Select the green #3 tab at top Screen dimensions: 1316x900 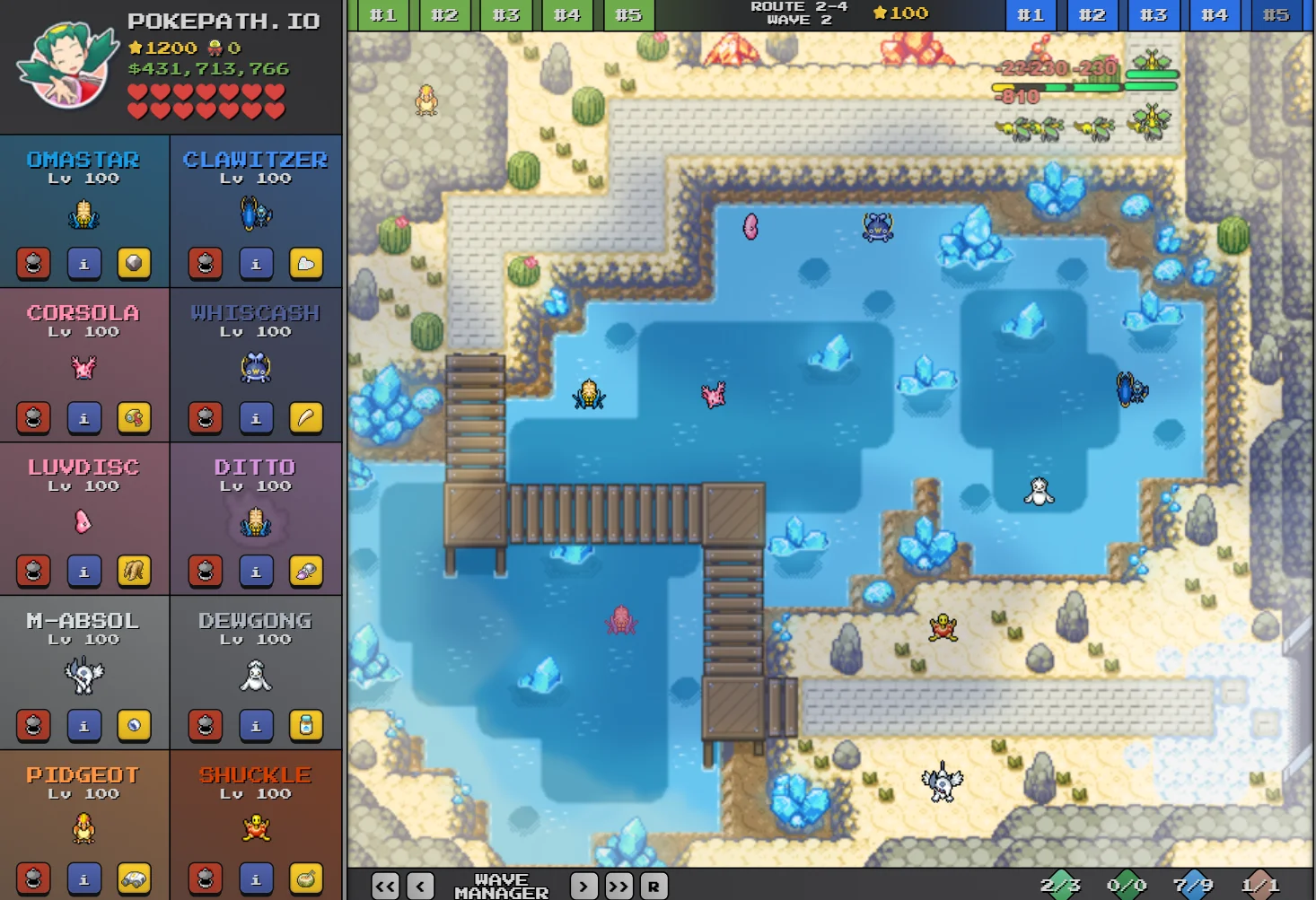(x=506, y=14)
